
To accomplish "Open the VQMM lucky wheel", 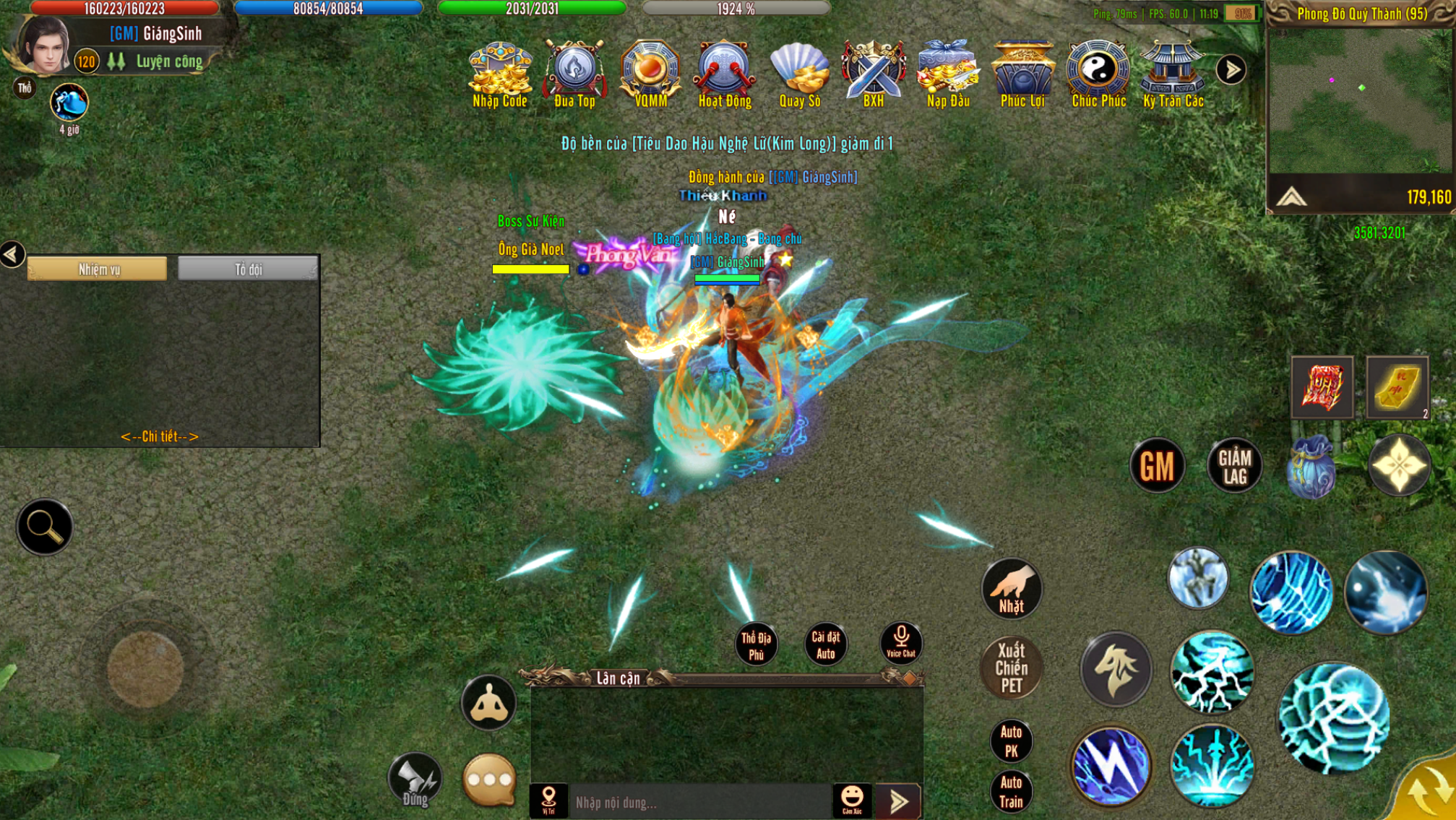I will tap(650, 74).
